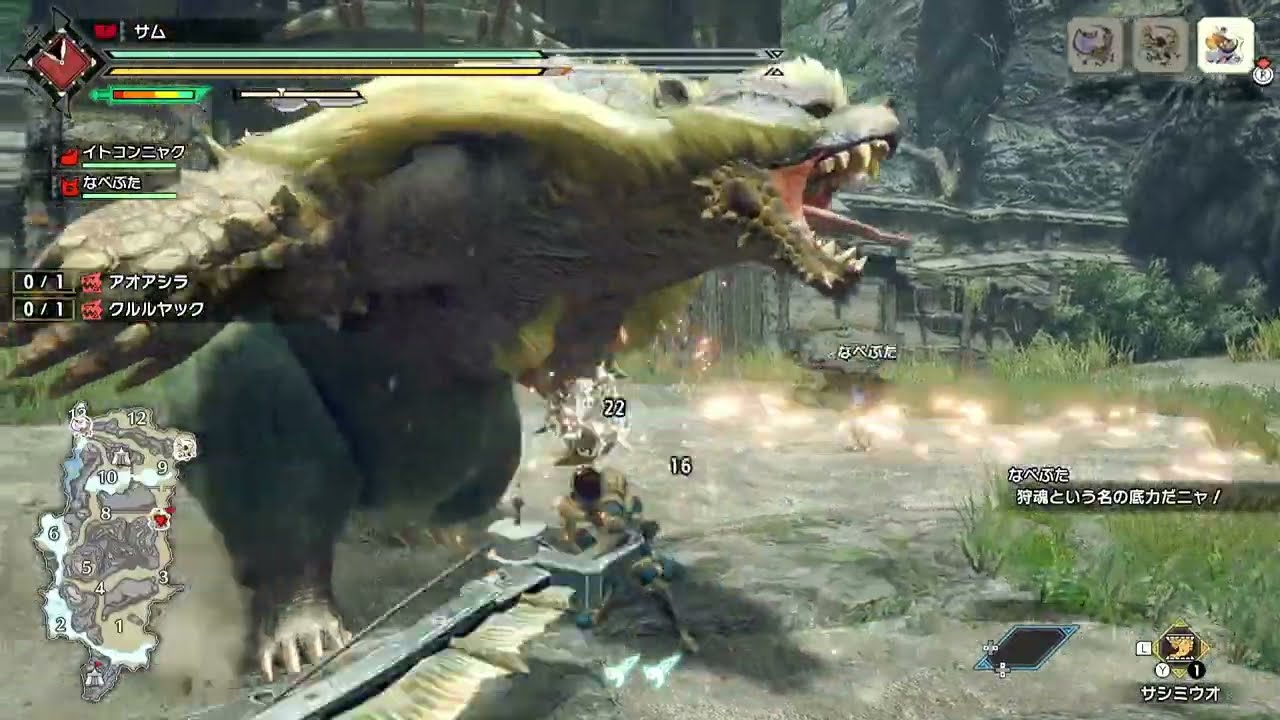
Task: Use the サシミウオ item slot
Action: pyautogui.click(x=1181, y=650)
